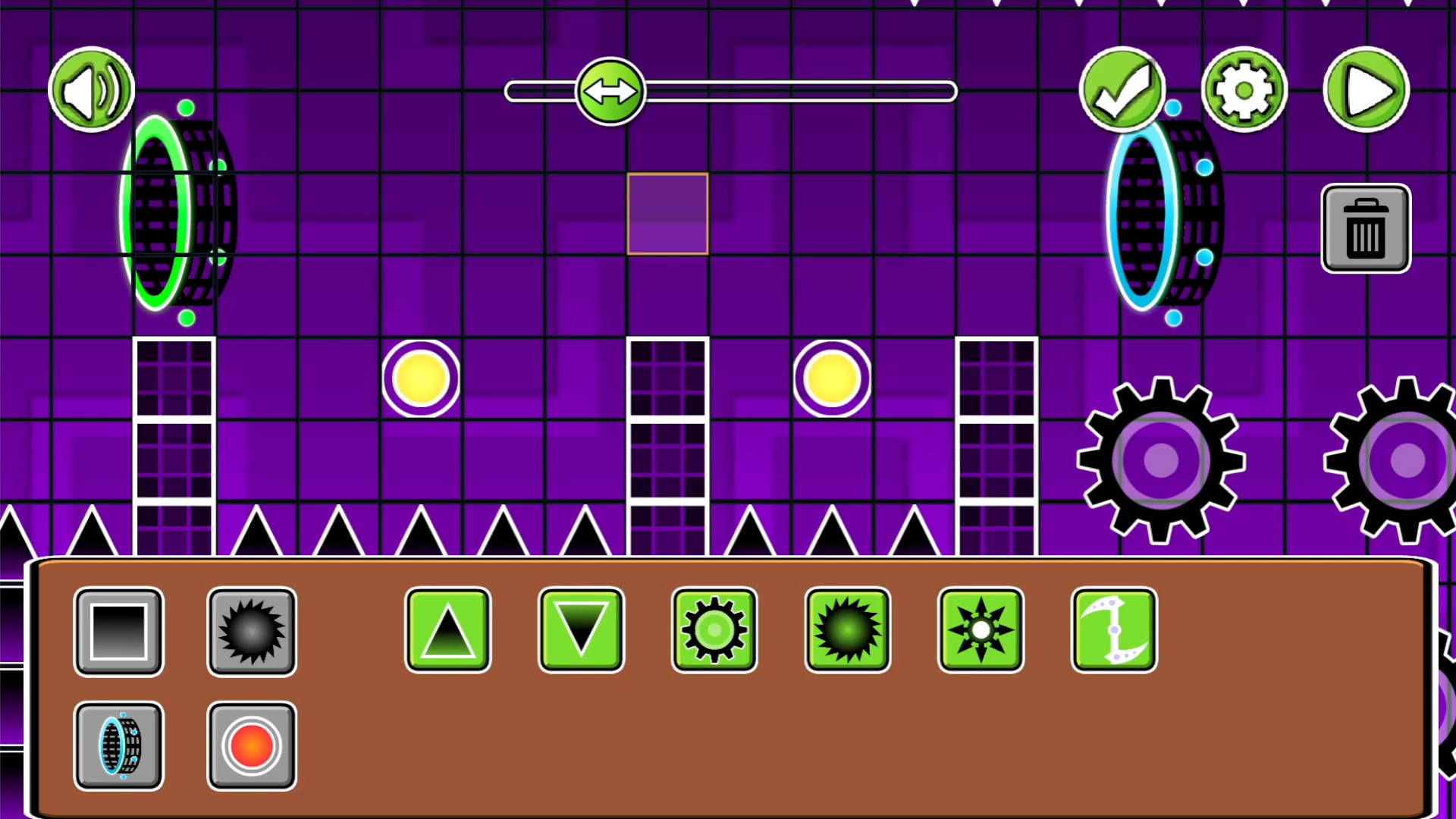
Task: Select the rotating gear hazard object
Action: click(x=714, y=629)
